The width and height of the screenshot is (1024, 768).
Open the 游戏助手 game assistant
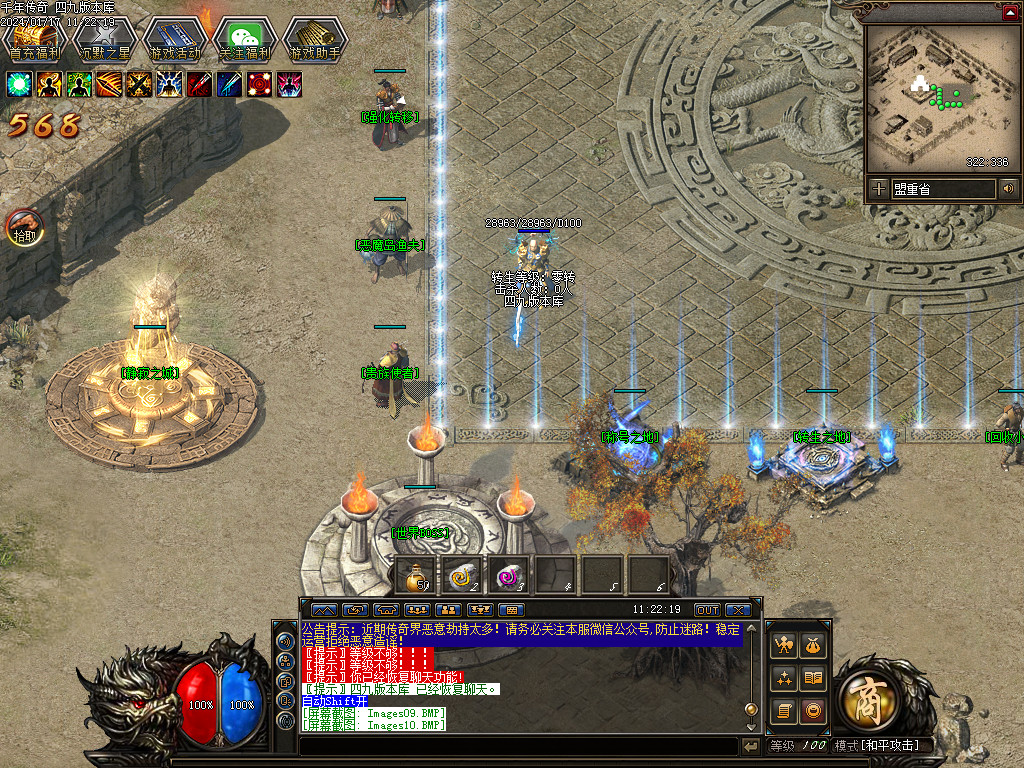coord(315,38)
